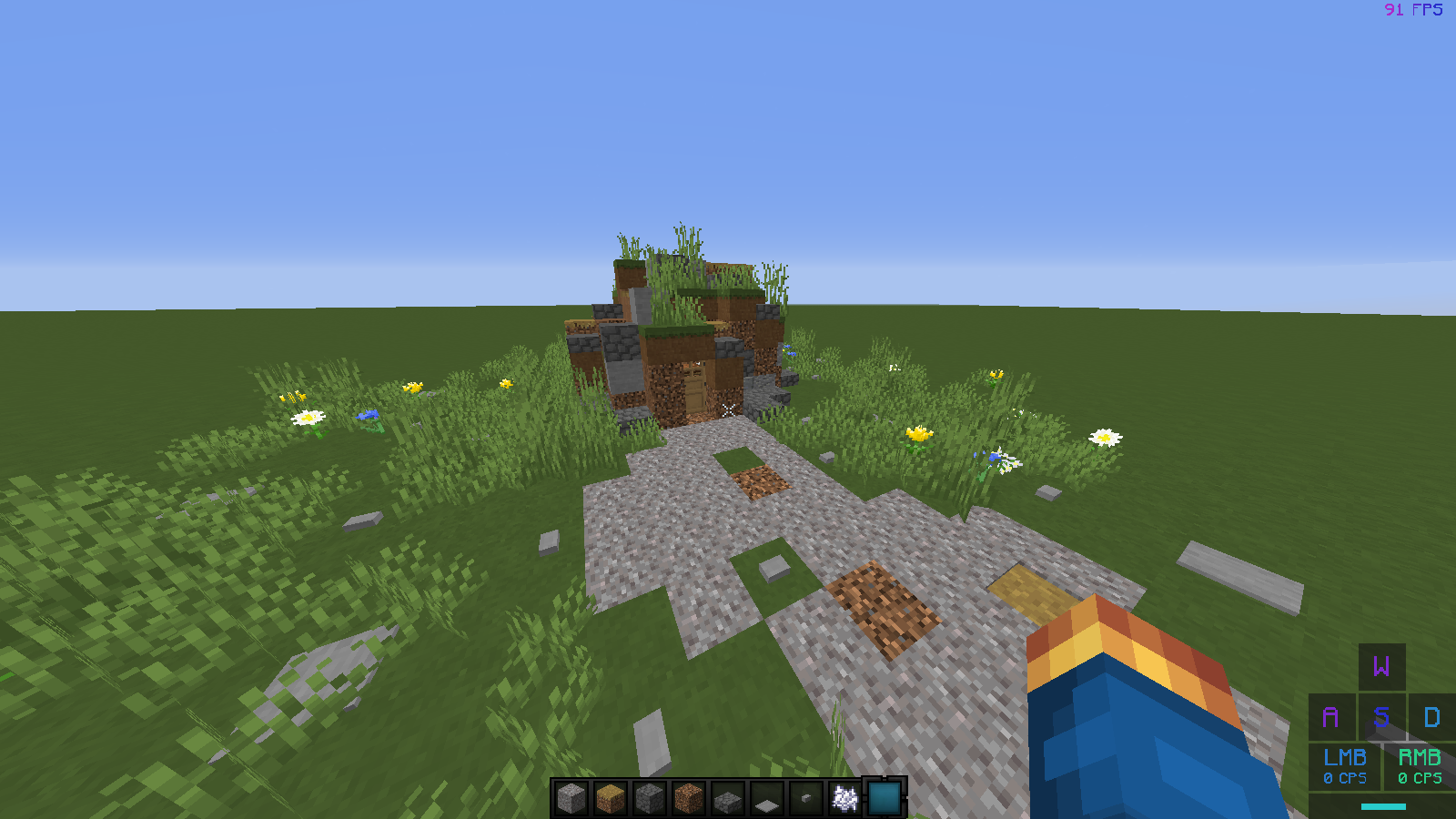Select the cobblestone block in the hotbar
Viewport: 1456px width, 819px height.
650,796
